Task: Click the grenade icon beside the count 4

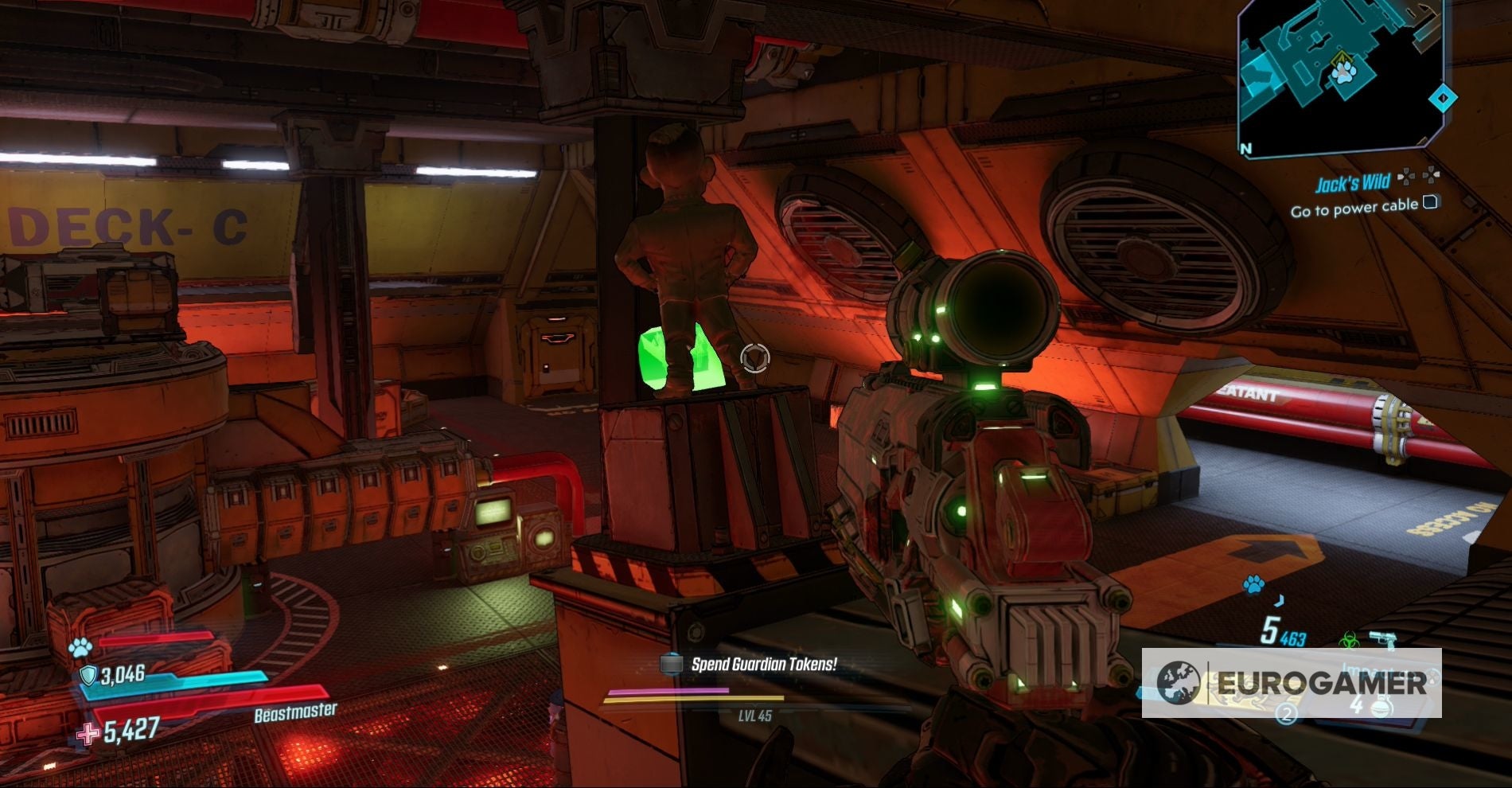Action: [1382, 707]
